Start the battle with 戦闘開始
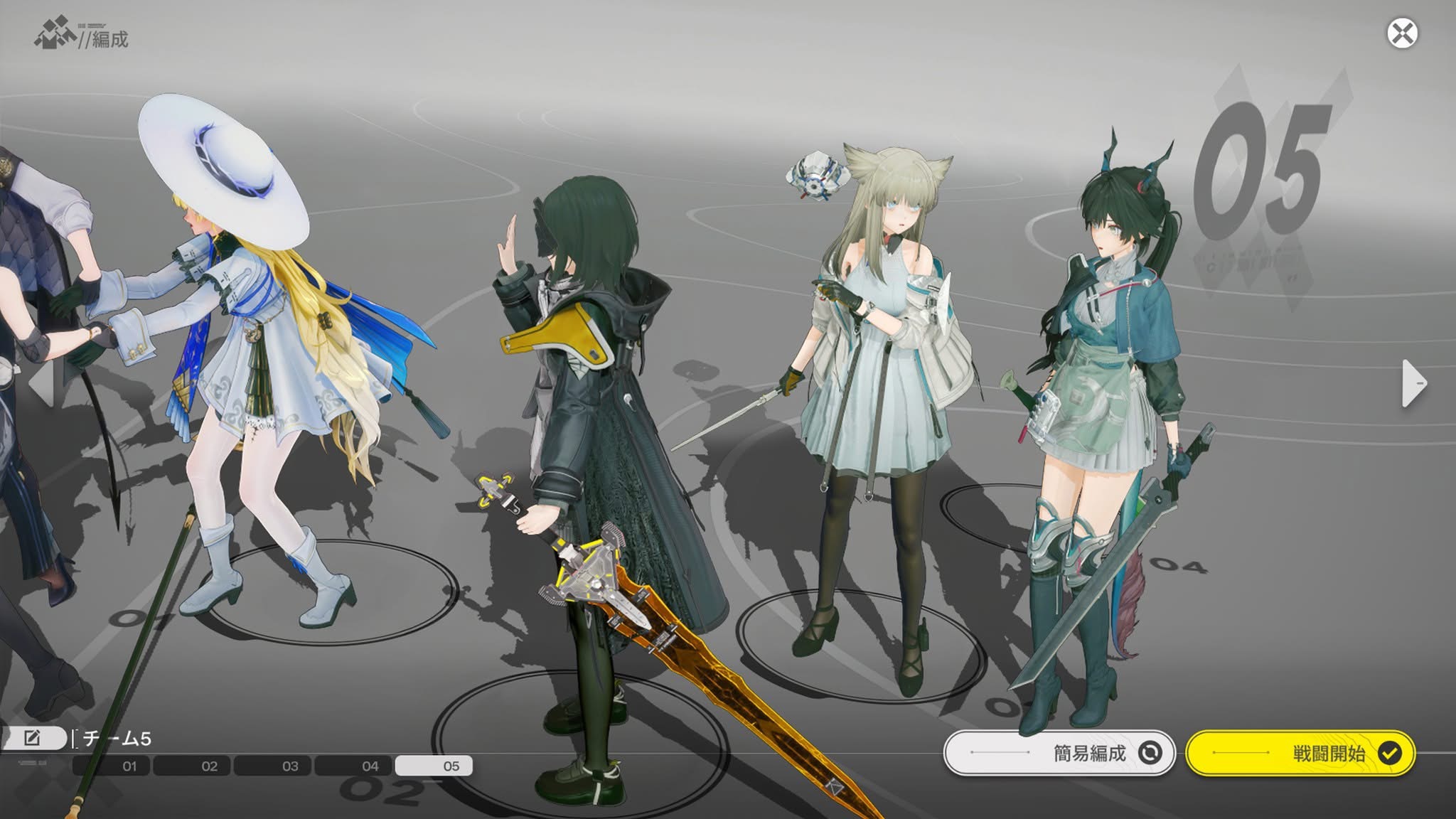The height and width of the screenshot is (819, 1456). [1300, 753]
